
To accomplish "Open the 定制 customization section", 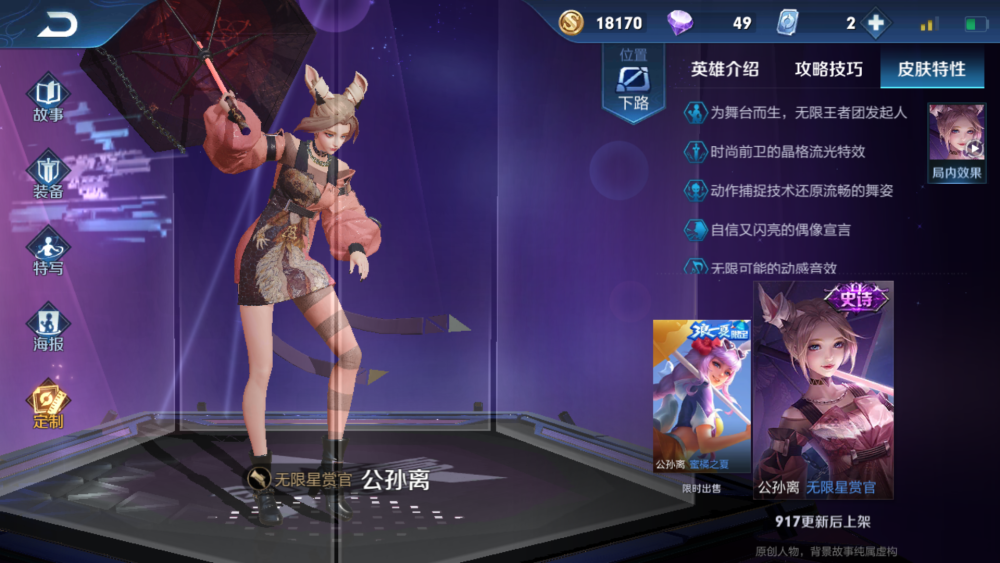I will click(48, 405).
